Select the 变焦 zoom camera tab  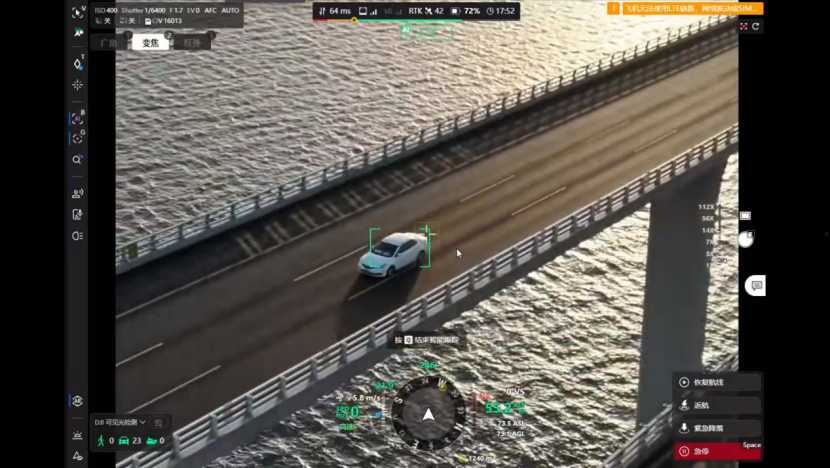click(150, 43)
